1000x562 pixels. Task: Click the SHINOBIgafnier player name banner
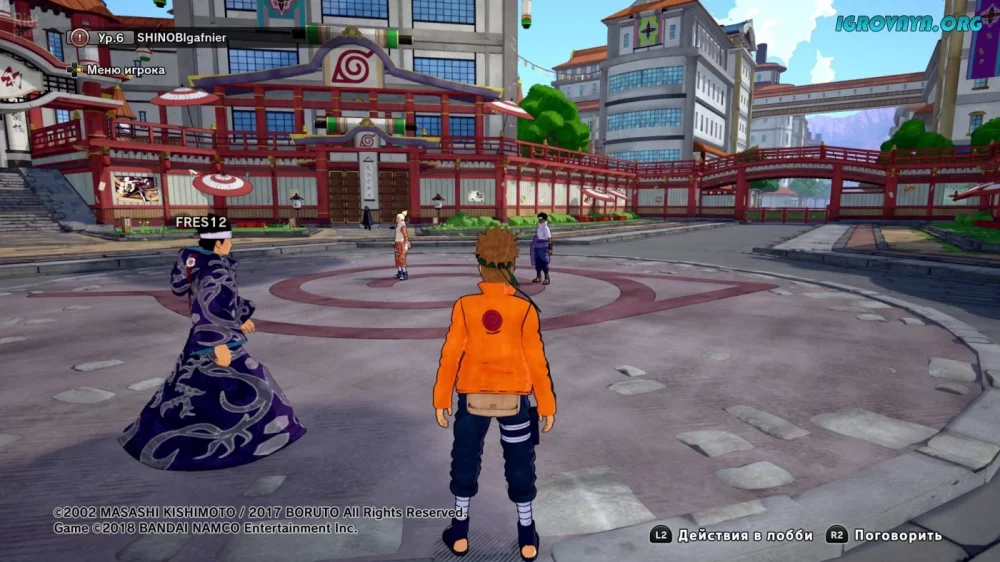(189, 37)
